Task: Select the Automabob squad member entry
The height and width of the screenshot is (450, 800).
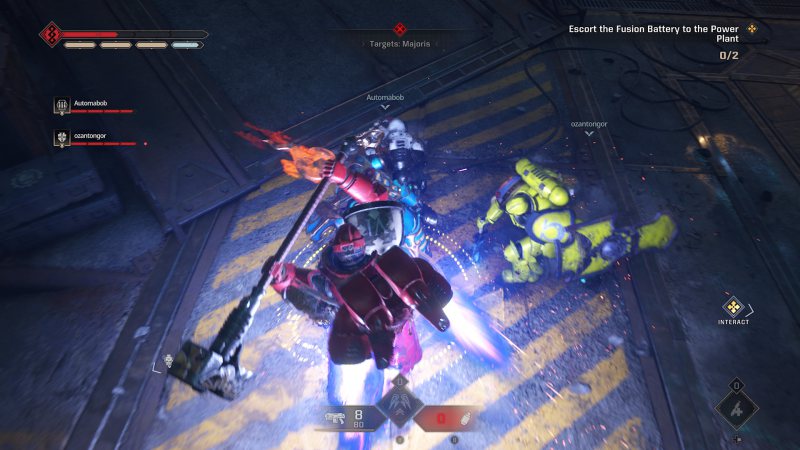Action: pyautogui.click(x=90, y=105)
